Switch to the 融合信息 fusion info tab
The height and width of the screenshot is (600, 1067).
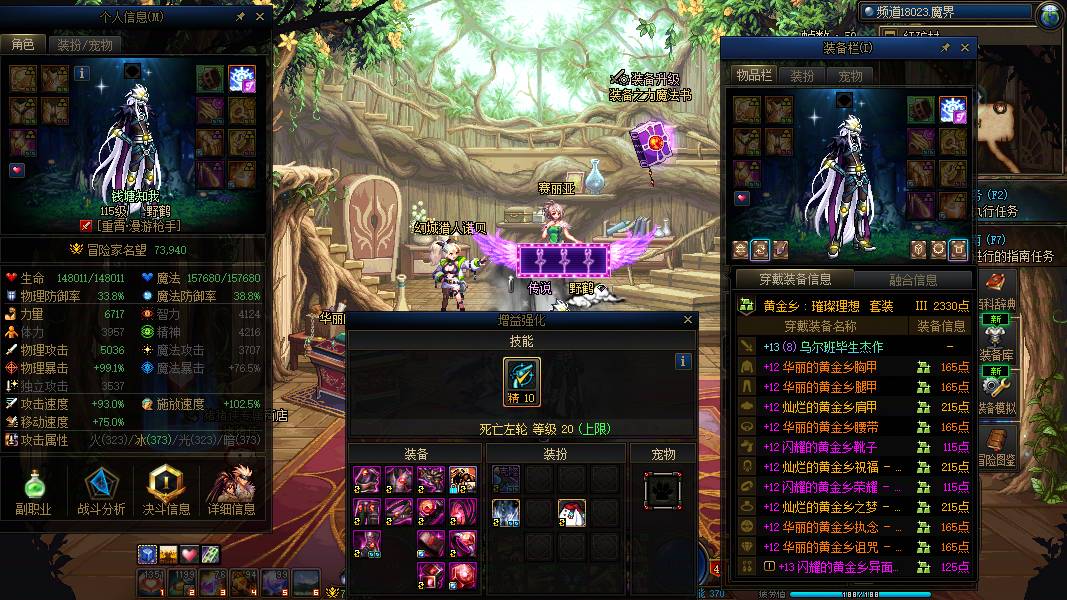click(913, 280)
